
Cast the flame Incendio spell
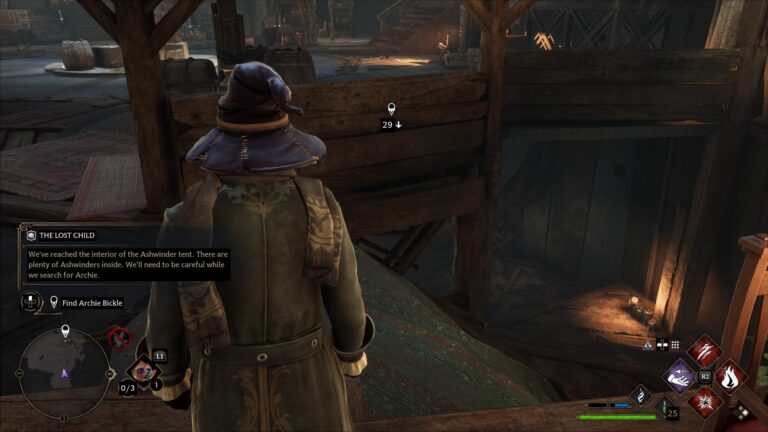pos(731,377)
